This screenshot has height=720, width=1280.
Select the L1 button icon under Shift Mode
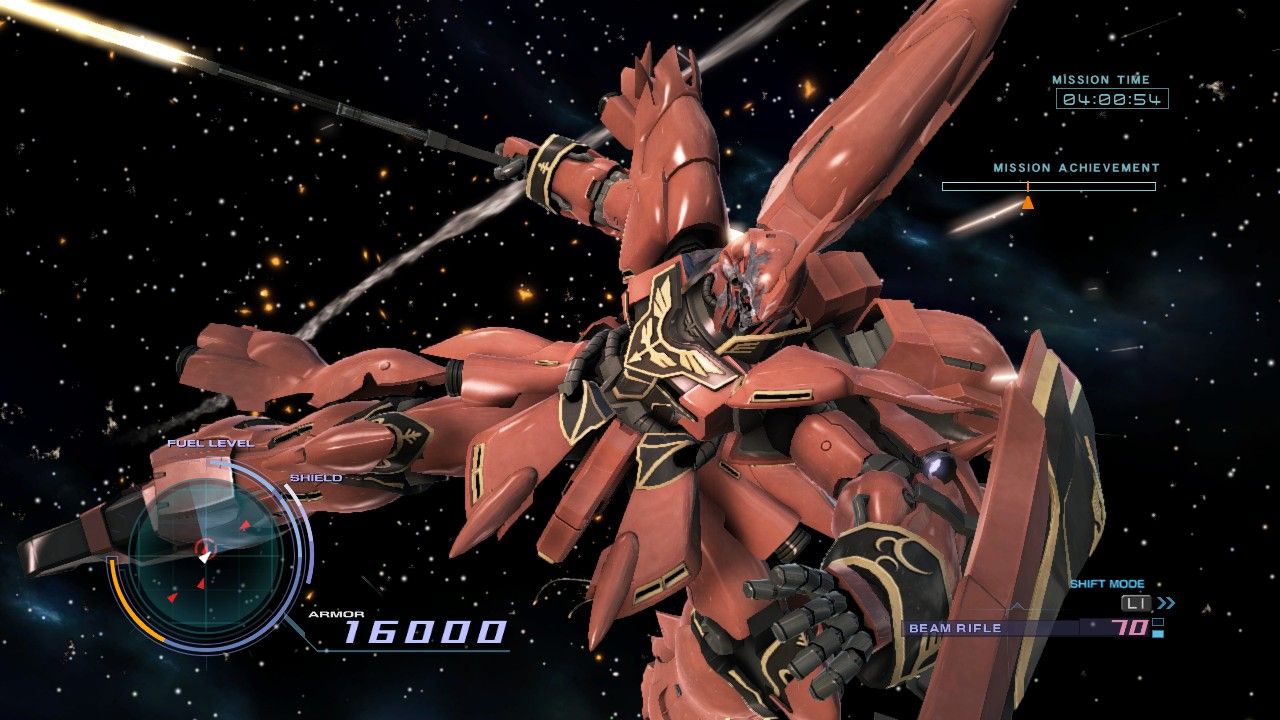pyautogui.click(x=1135, y=603)
